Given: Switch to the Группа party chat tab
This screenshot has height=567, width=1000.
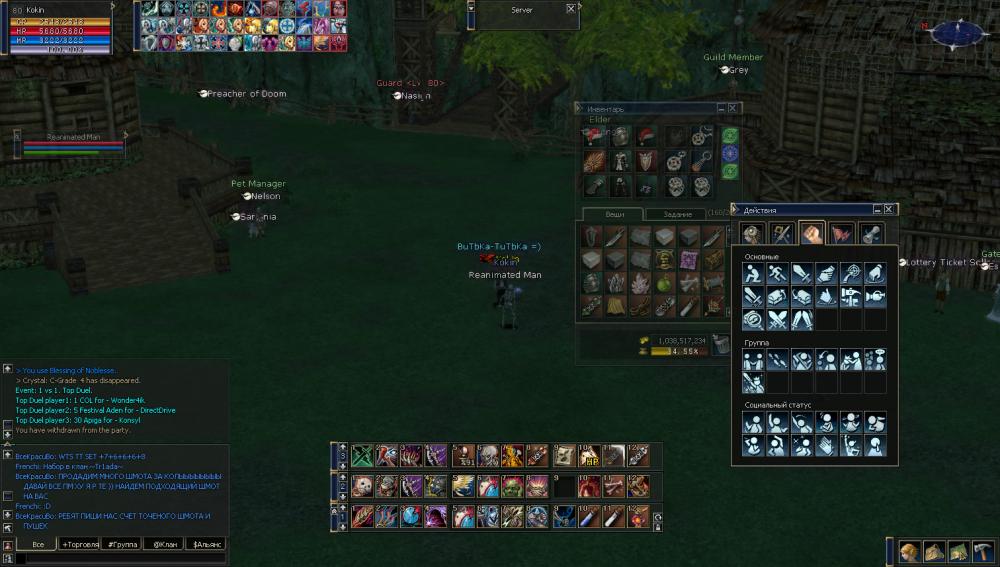Looking at the screenshot, I should click(121, 544).
